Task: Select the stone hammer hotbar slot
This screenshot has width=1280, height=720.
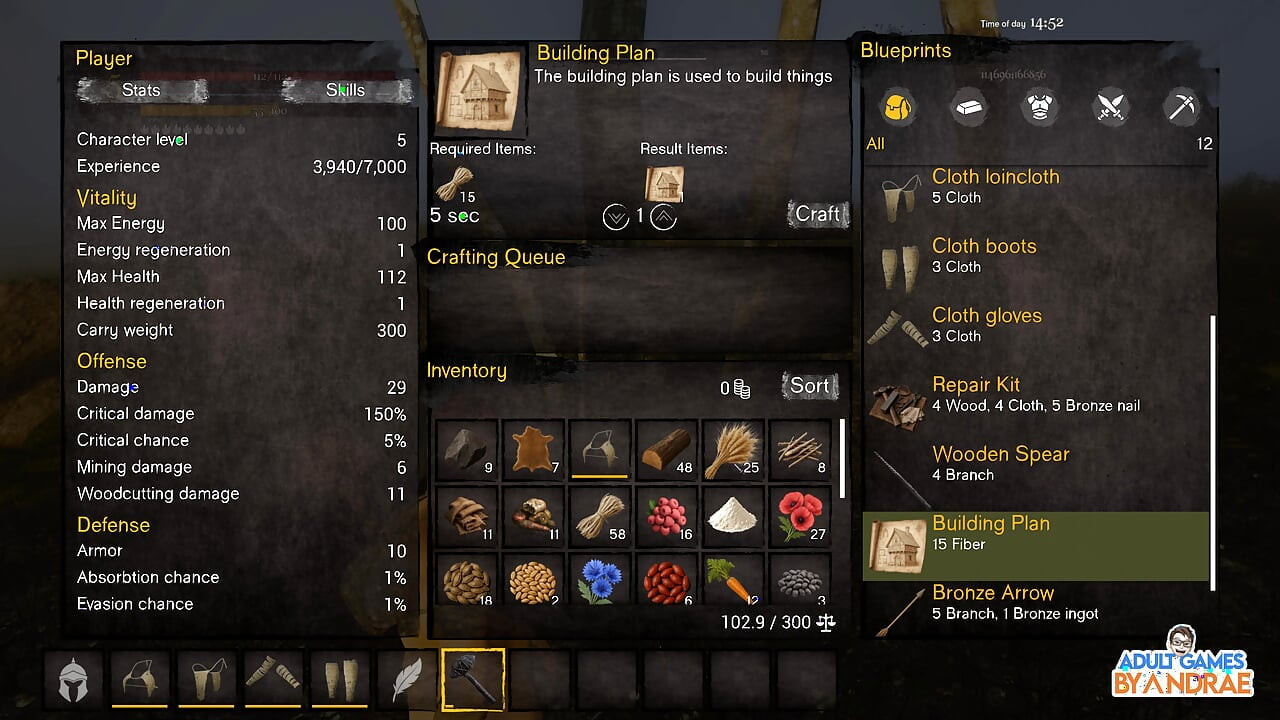Action: (x=473, y=680)
